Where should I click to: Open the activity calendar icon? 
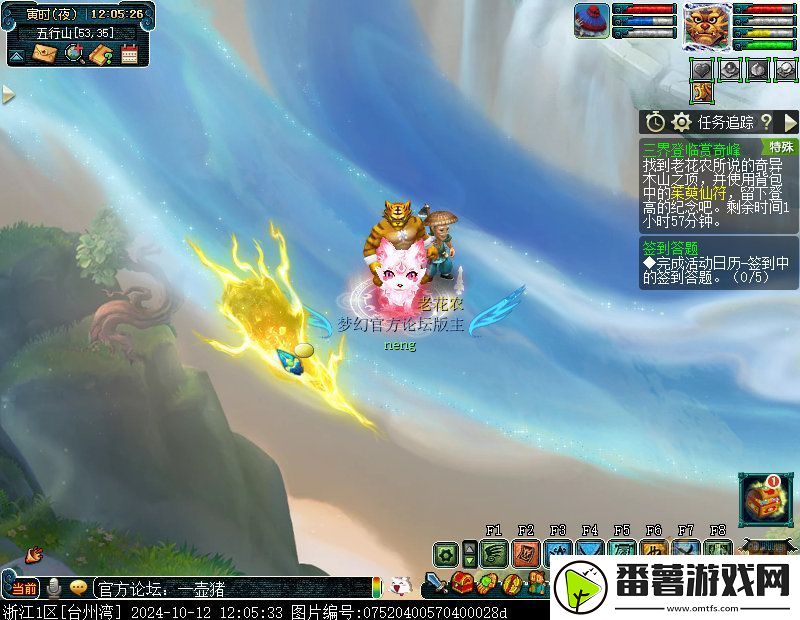click(x=129, y=54)
